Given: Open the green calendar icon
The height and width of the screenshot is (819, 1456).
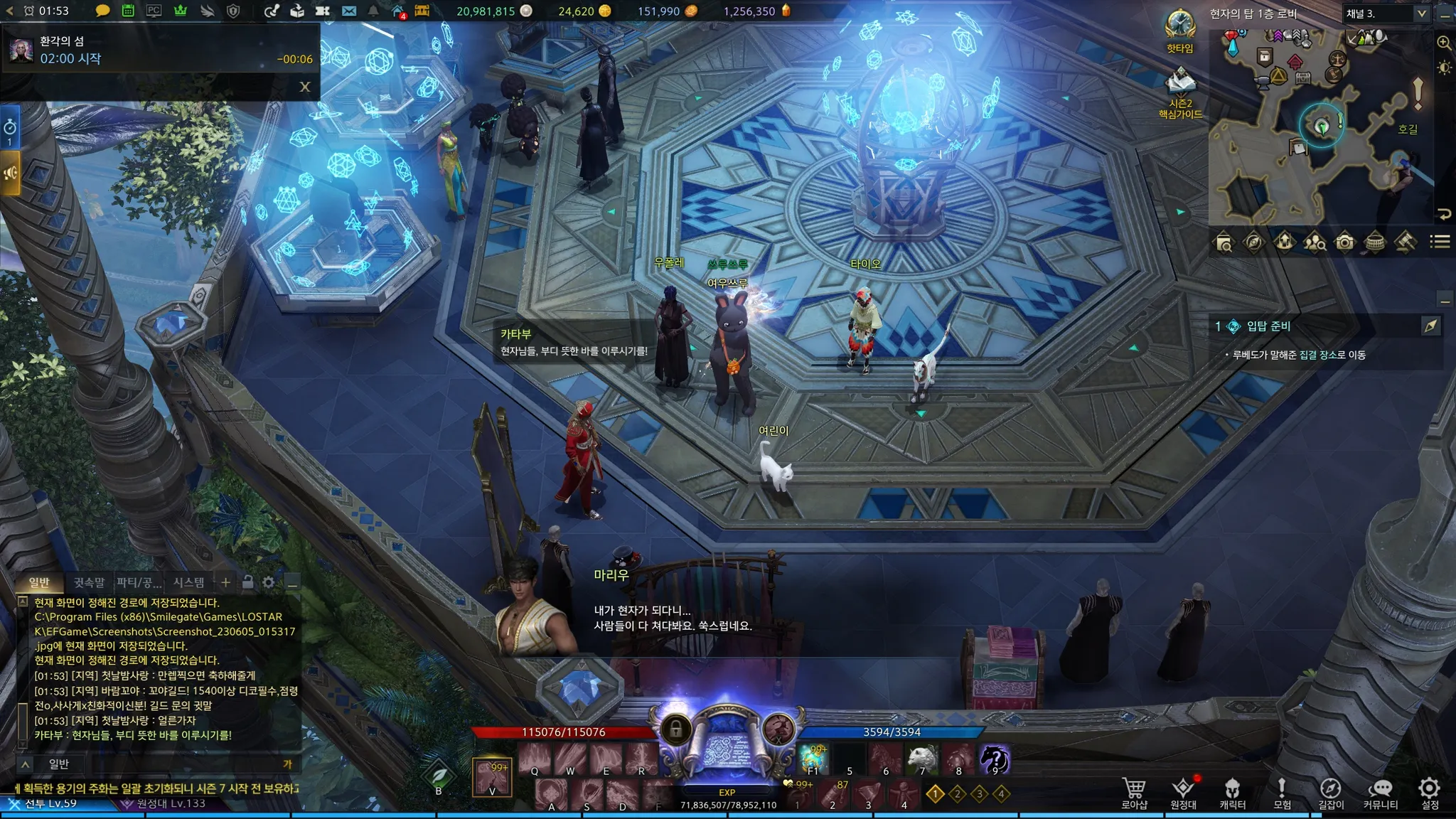Looking at the screenshot, I should 128,11.
